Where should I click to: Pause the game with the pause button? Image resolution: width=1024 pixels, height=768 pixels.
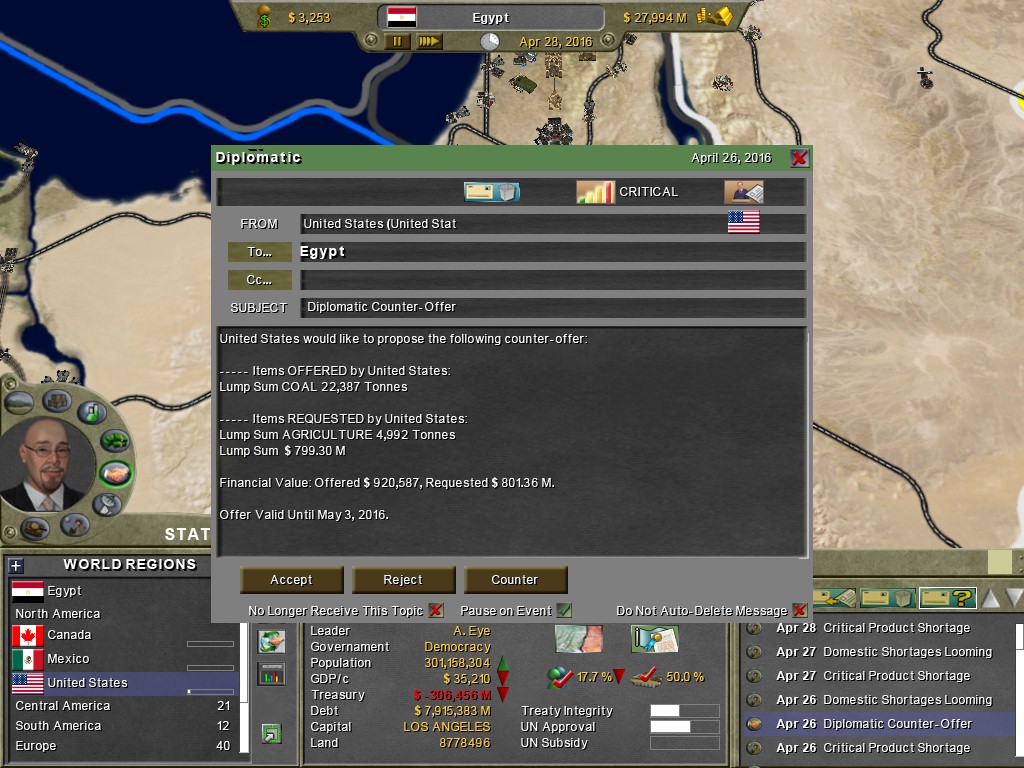(397, 42)
